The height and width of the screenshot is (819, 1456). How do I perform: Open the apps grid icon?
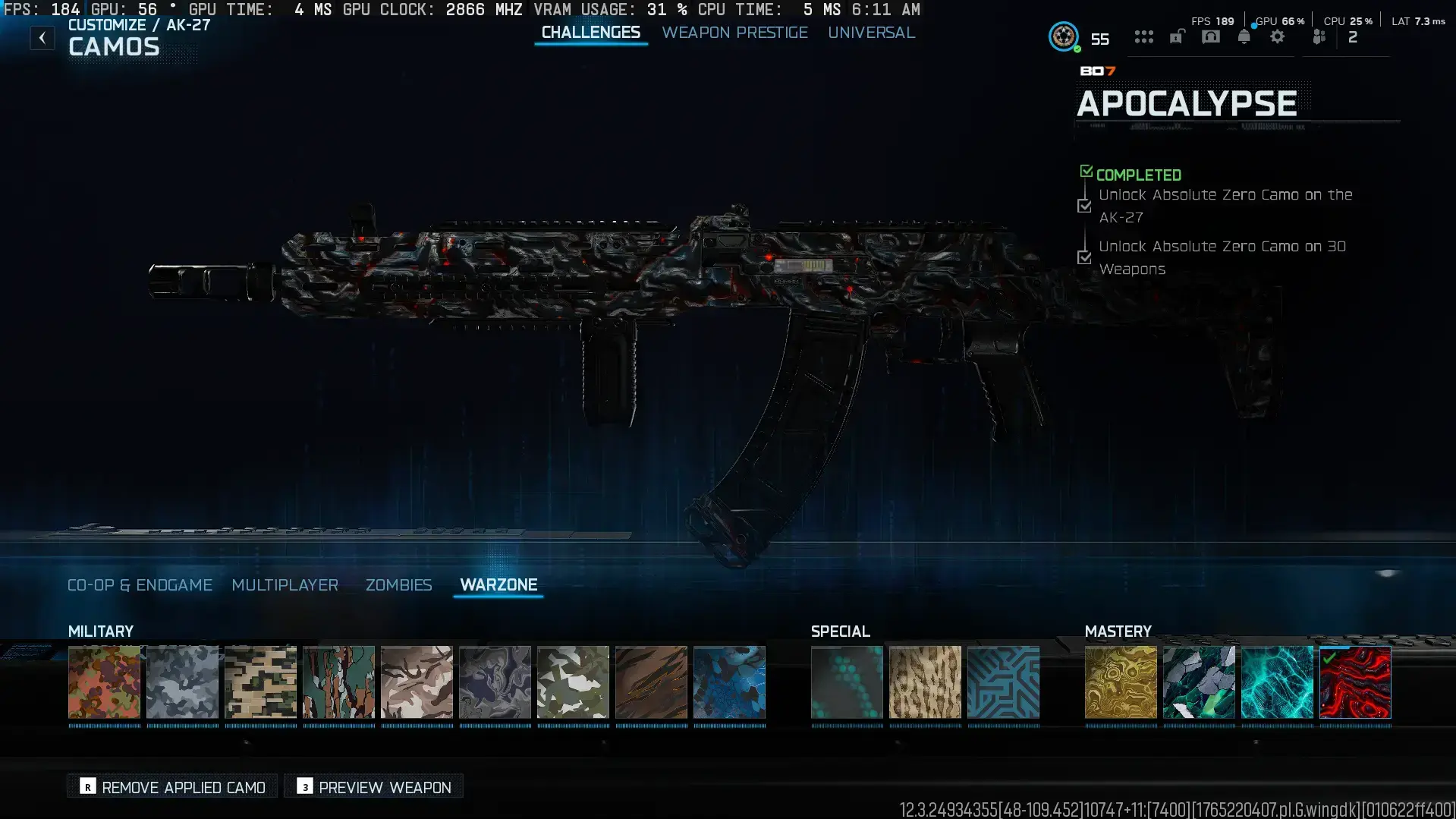point(1143,36)
